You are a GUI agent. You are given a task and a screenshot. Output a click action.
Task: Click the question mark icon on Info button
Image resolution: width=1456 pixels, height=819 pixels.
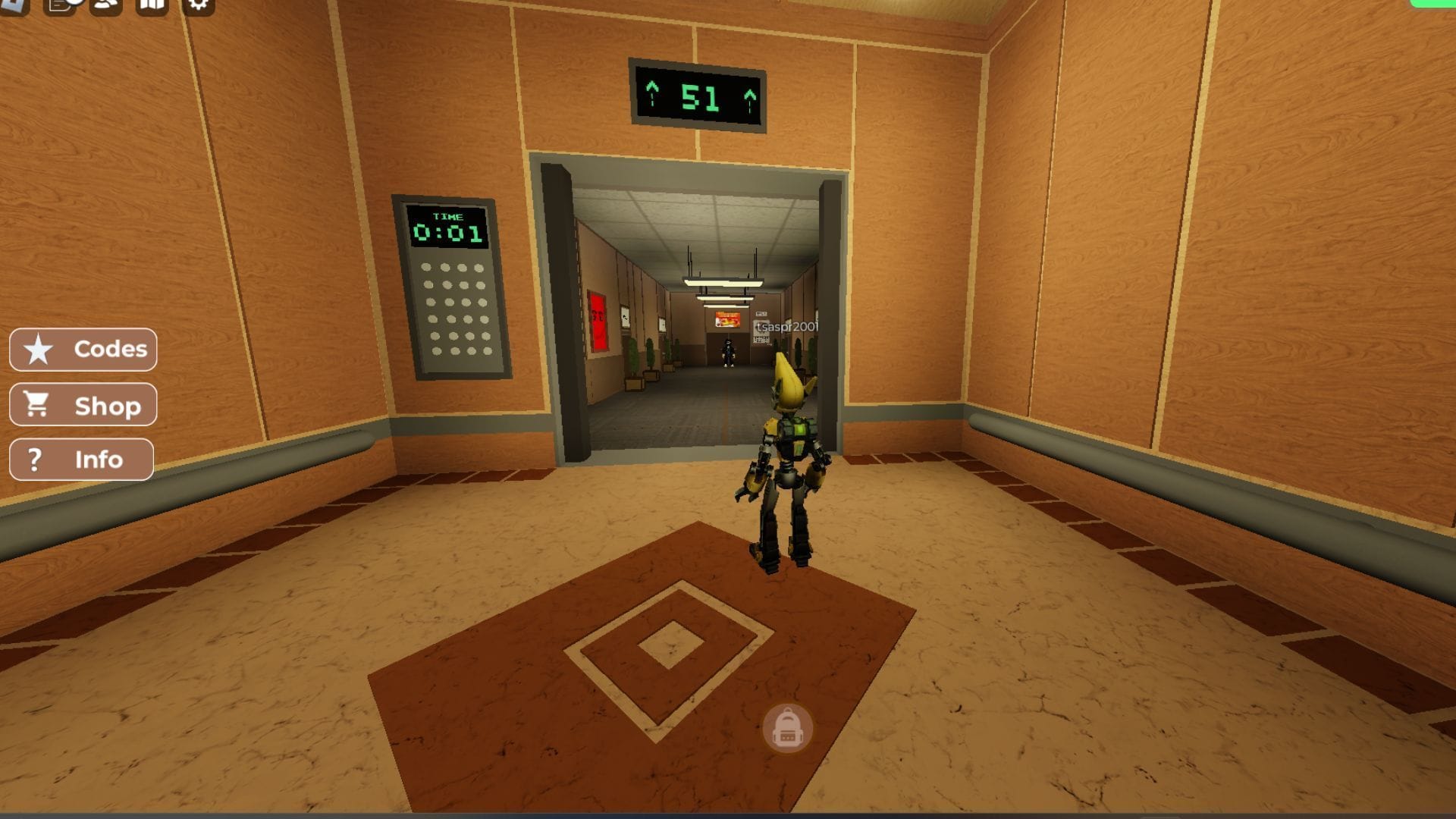[x=35, y=459]
